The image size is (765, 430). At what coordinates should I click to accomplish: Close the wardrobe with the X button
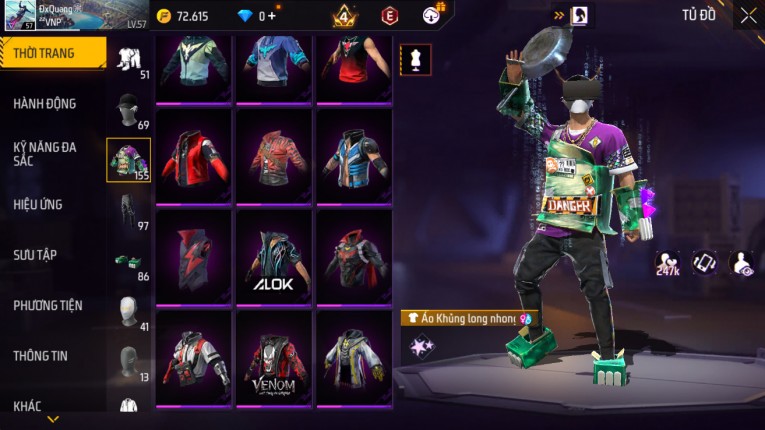pos(748,15)
